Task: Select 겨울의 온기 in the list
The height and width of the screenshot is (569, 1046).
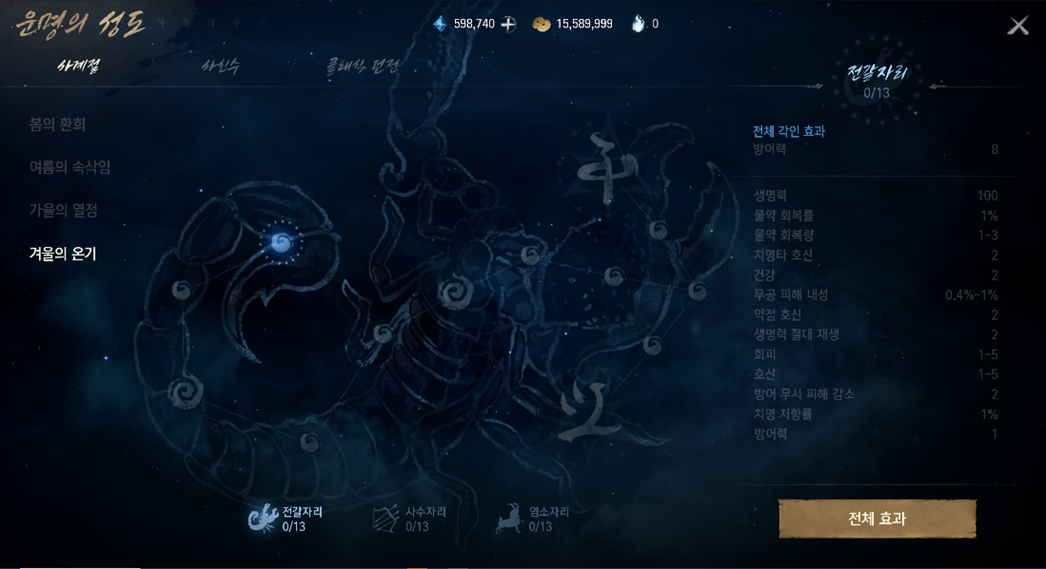Action: tap(62, 254)
